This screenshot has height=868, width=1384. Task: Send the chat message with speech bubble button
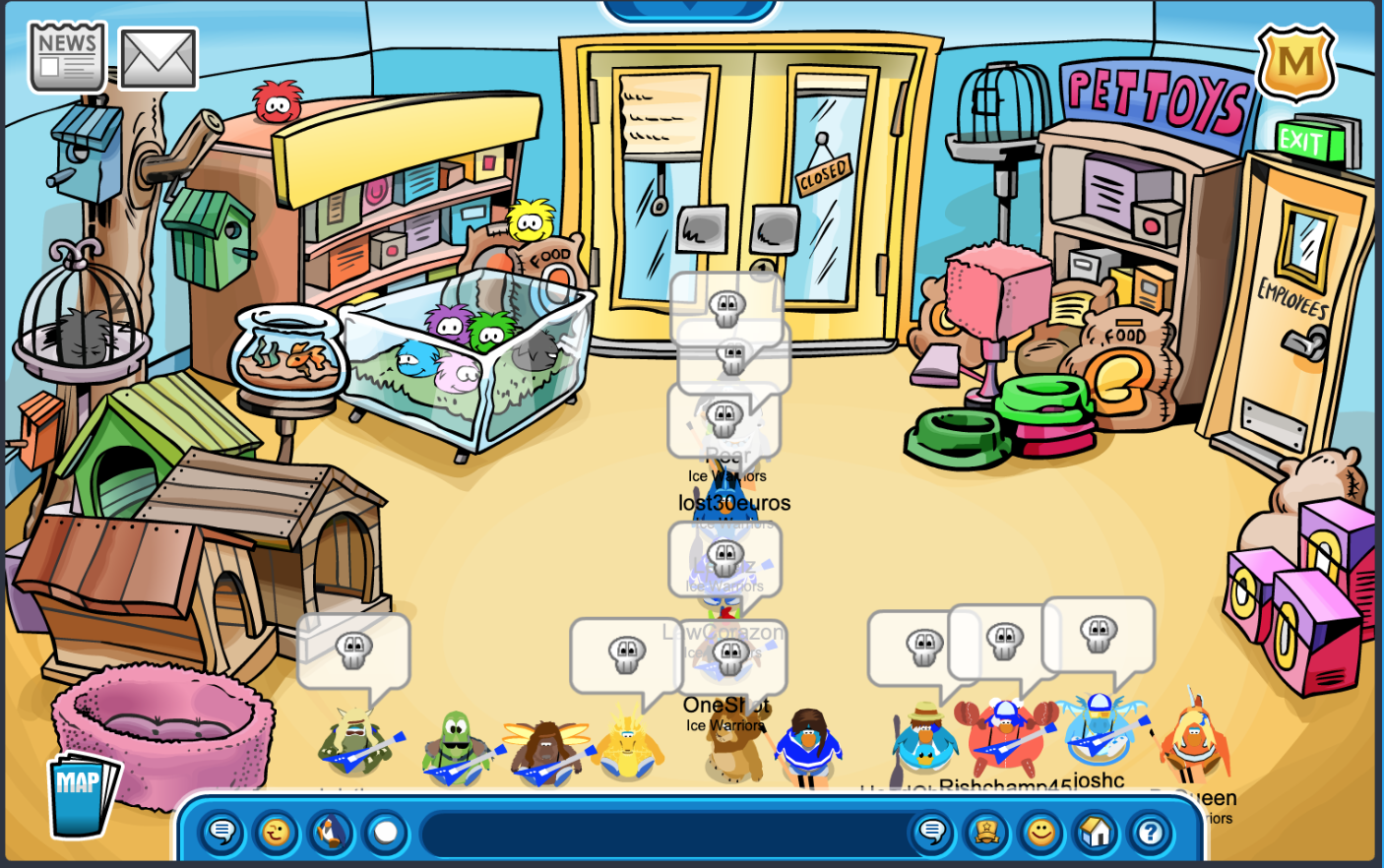931,834
